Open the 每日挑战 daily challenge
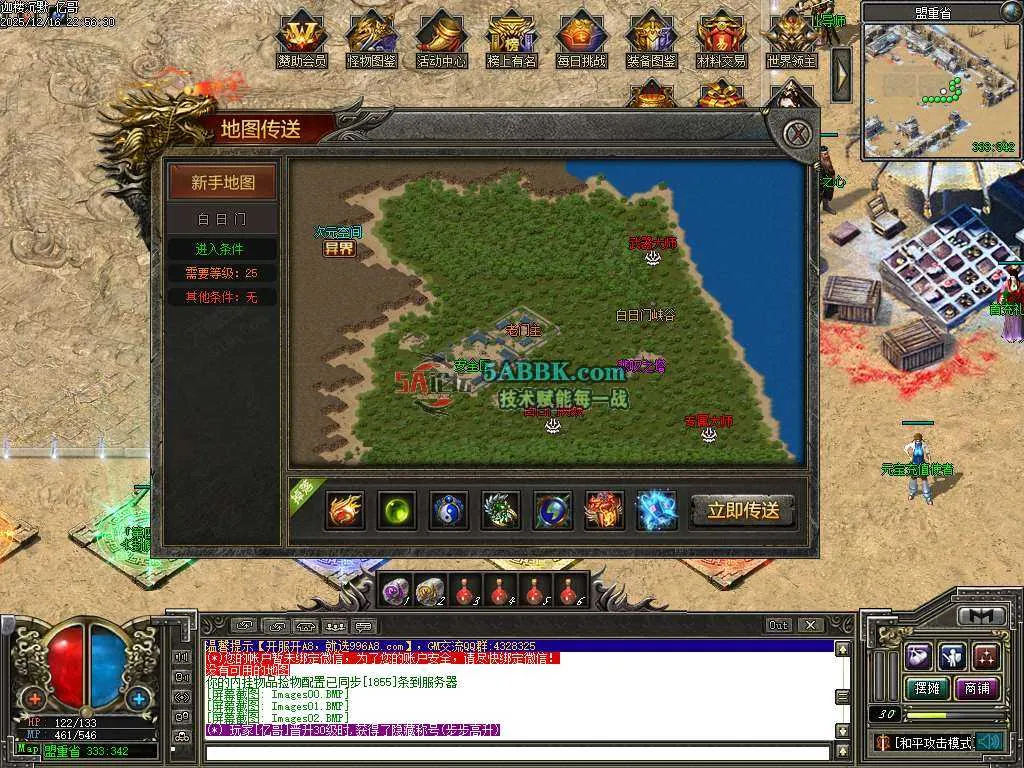1024x768 pixels. click(582, 38)
